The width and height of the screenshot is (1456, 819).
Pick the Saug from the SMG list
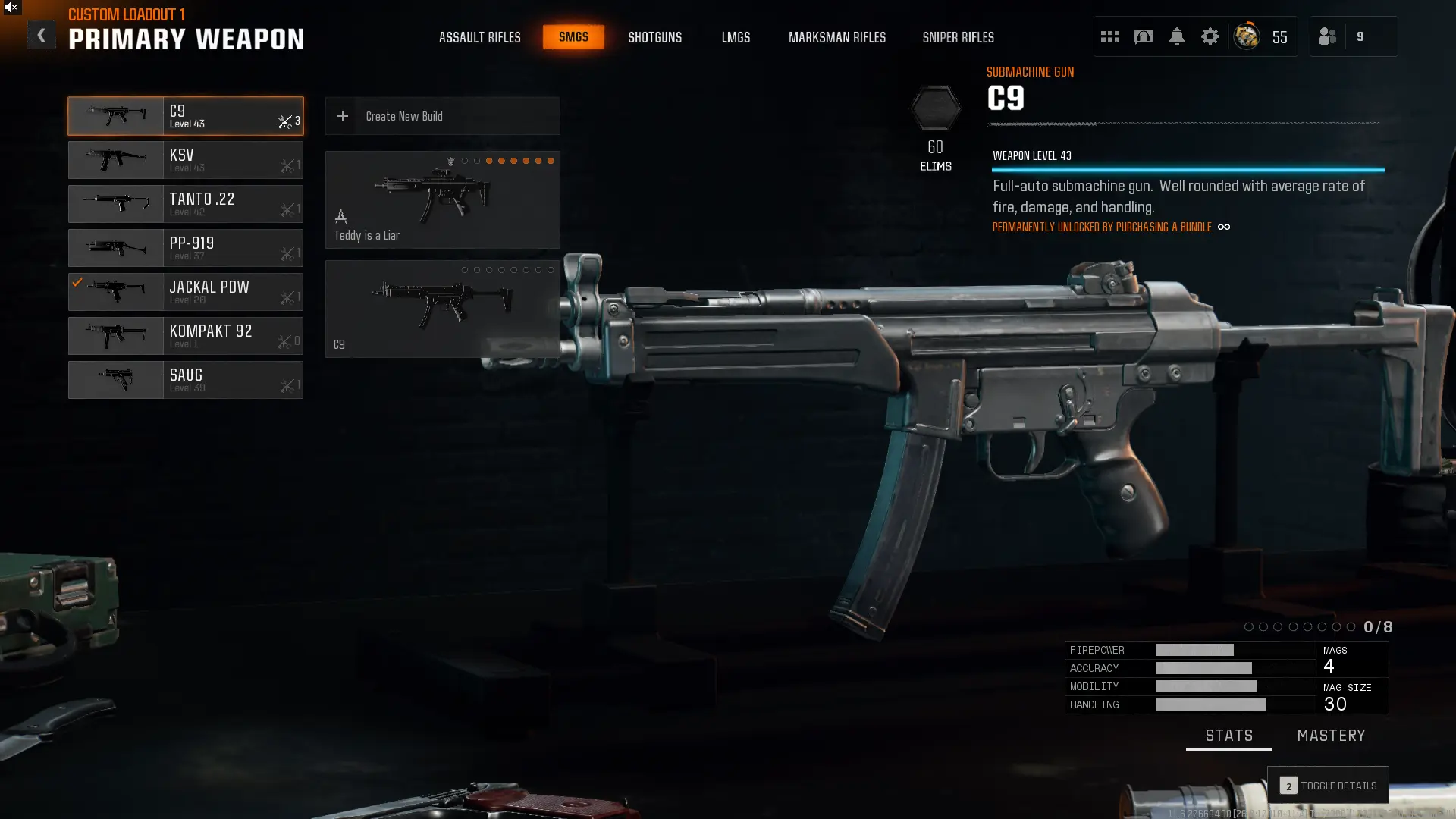pos(186,380)
